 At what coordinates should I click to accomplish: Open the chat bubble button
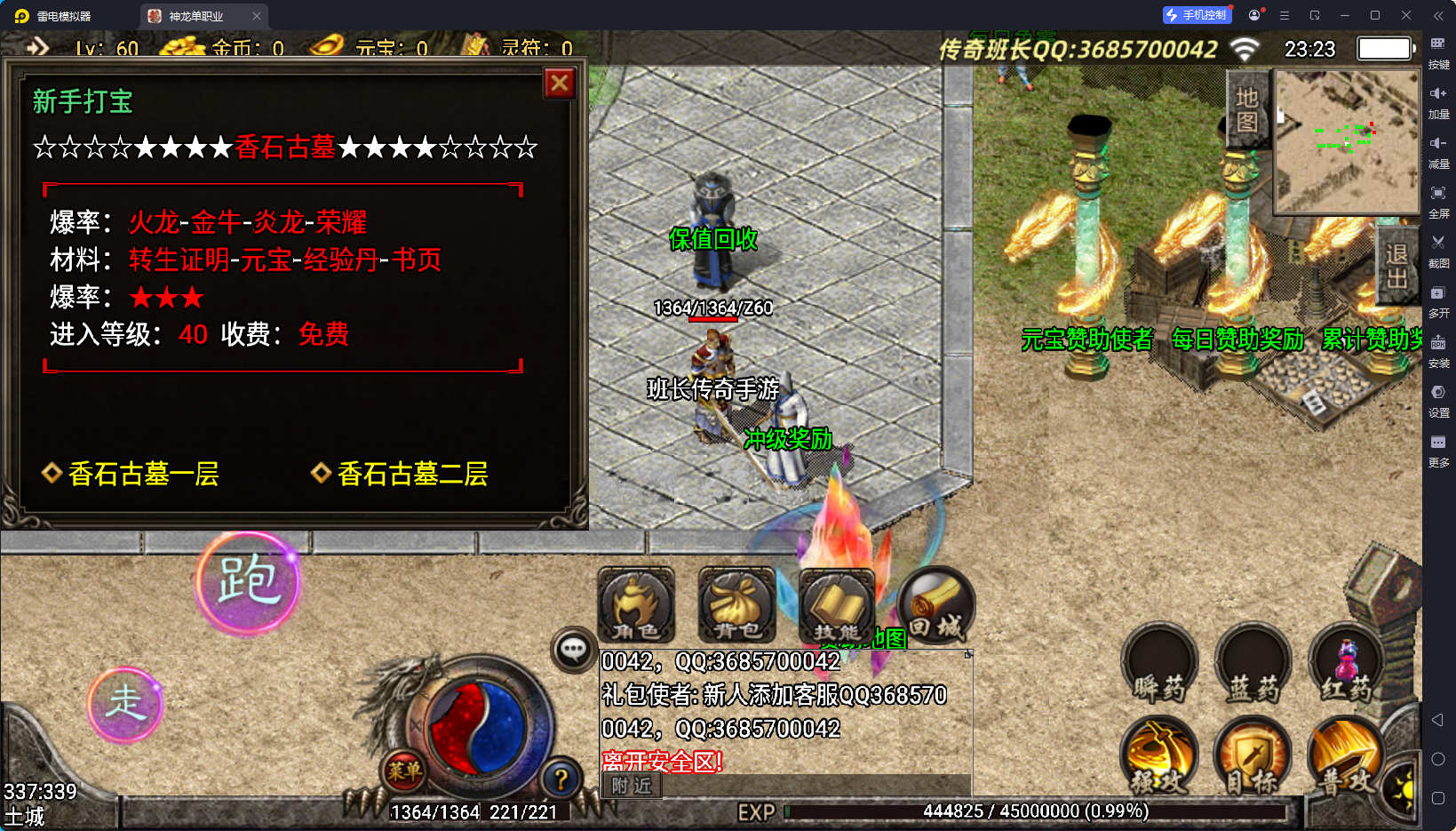pyautogui.click(x=573, y=650)
